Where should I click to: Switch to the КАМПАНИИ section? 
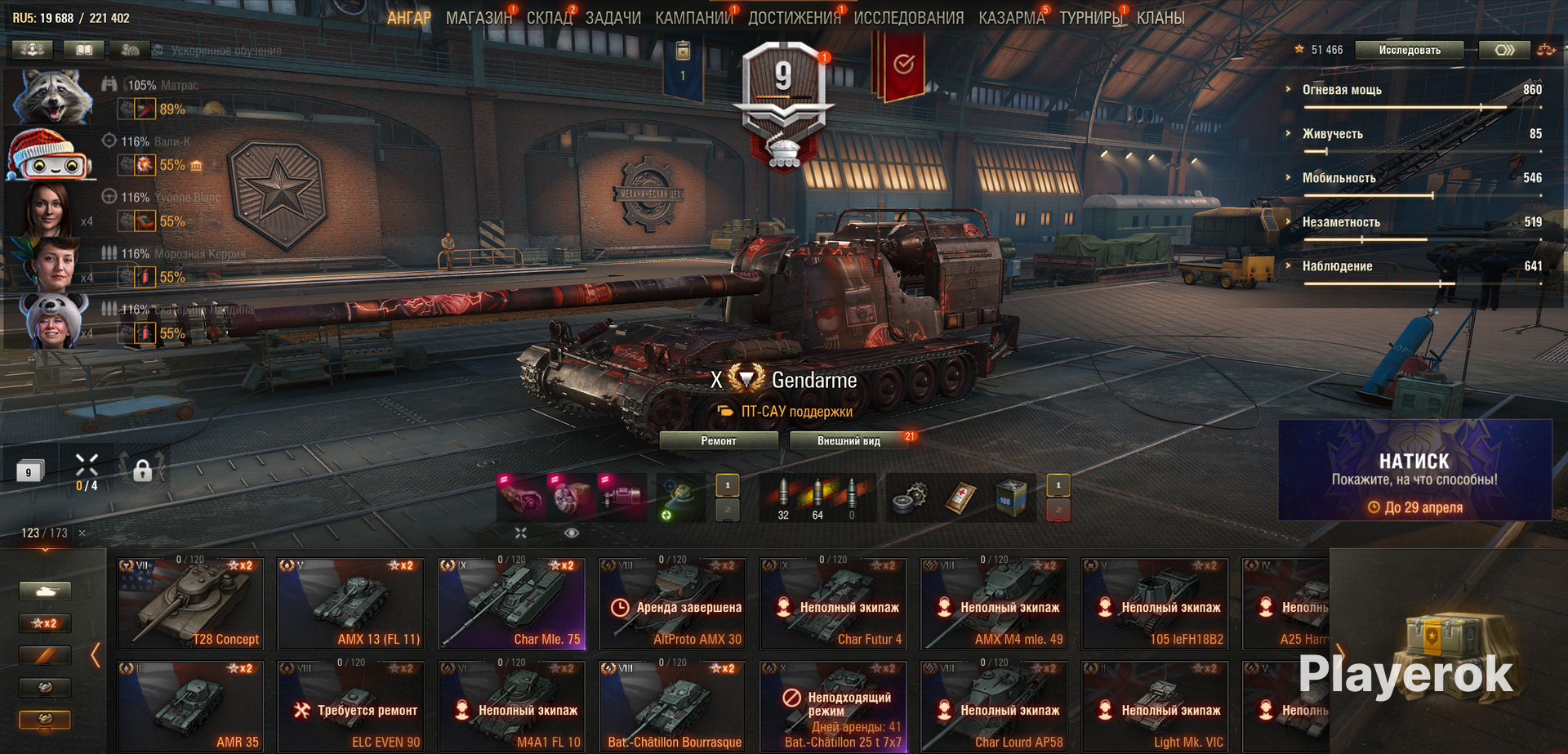click(x=693, y=18)
